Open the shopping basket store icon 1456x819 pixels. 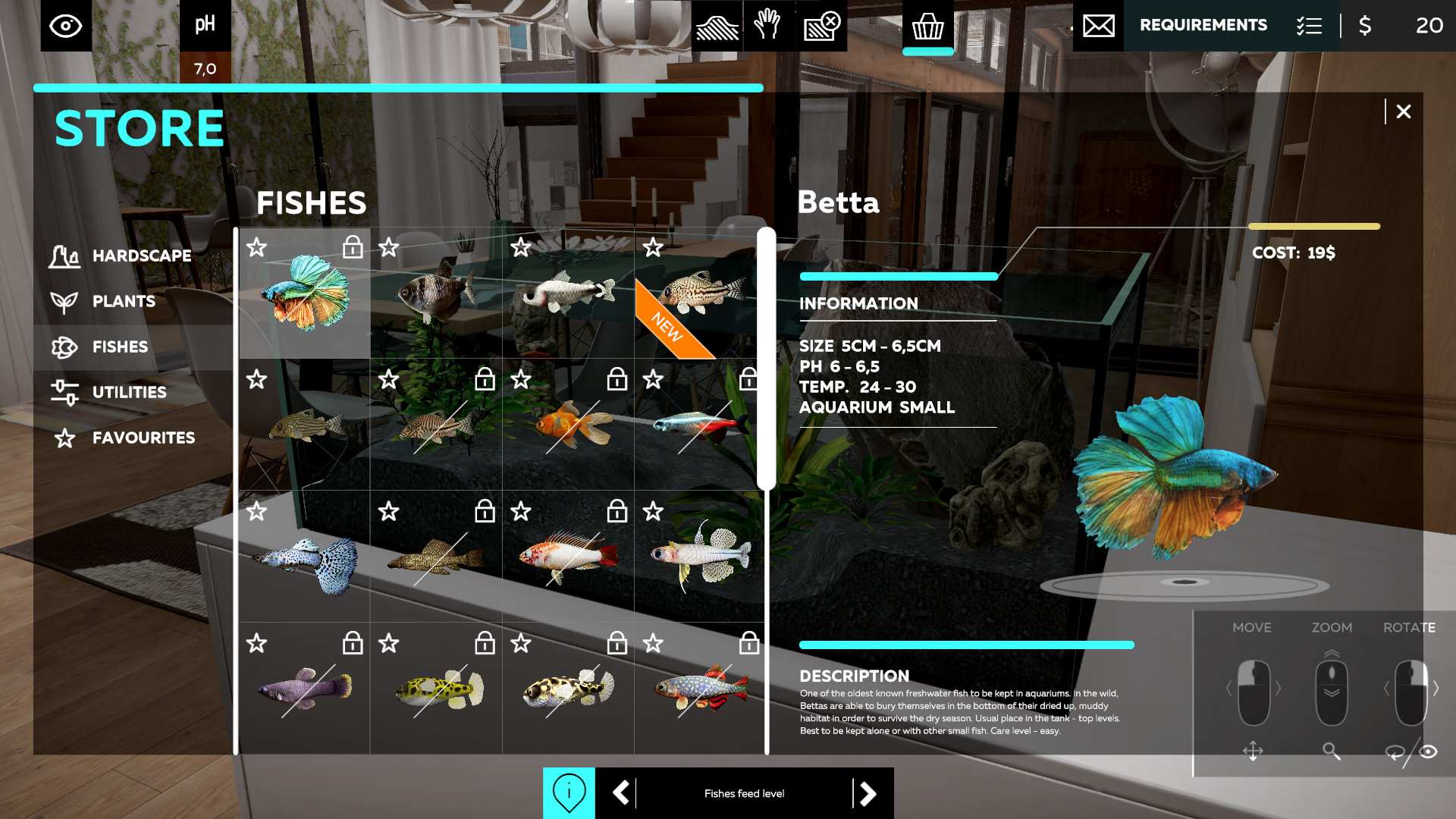[927, 27]
